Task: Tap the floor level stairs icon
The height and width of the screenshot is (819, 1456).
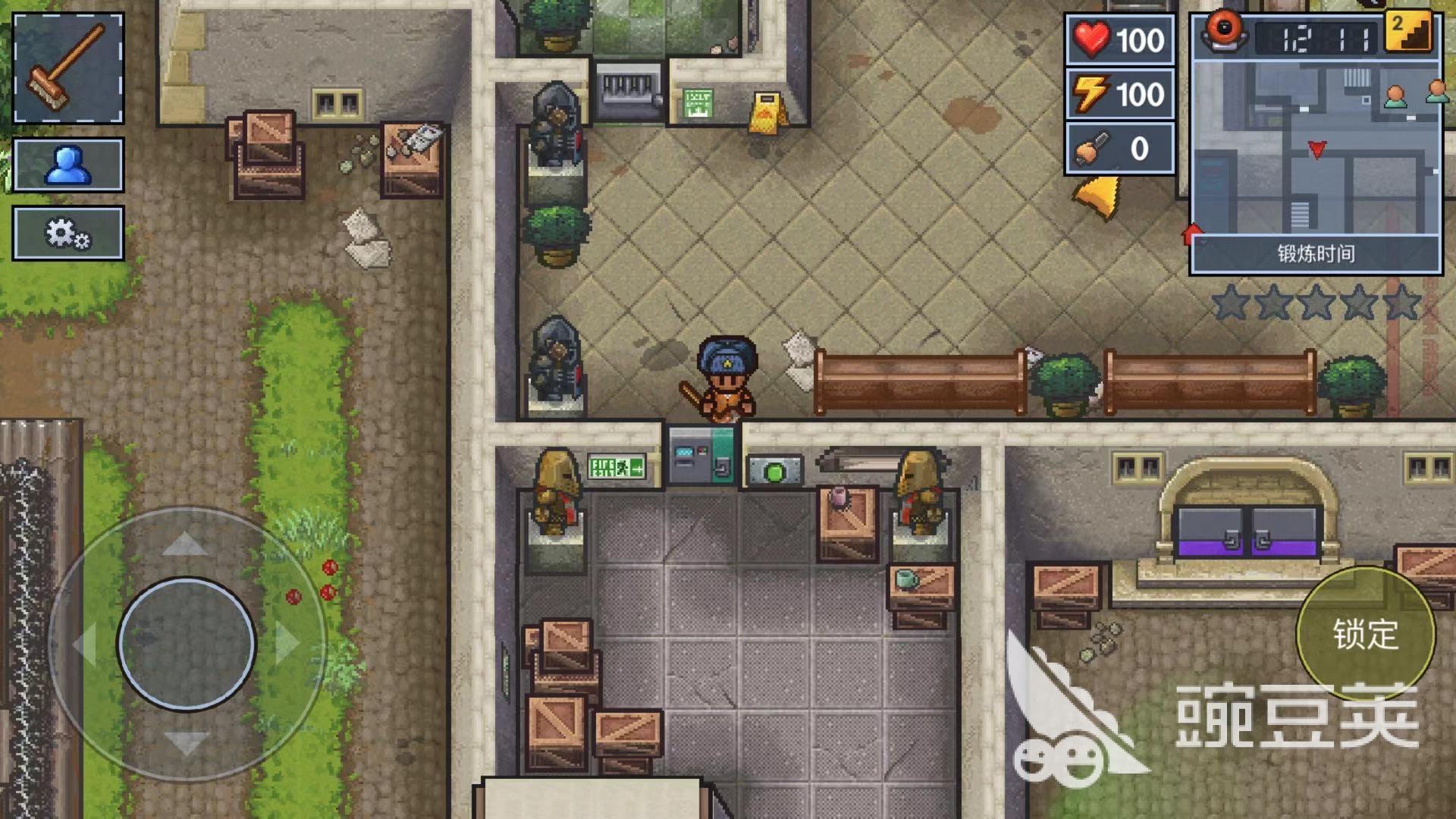Action: [x=1408, y=31]
